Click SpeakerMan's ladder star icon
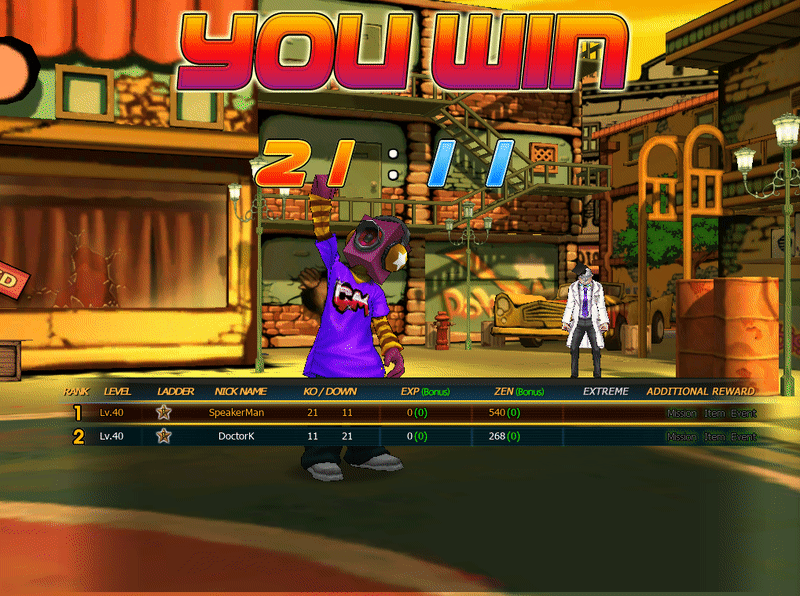800x596 pixels. click(164, 412)
